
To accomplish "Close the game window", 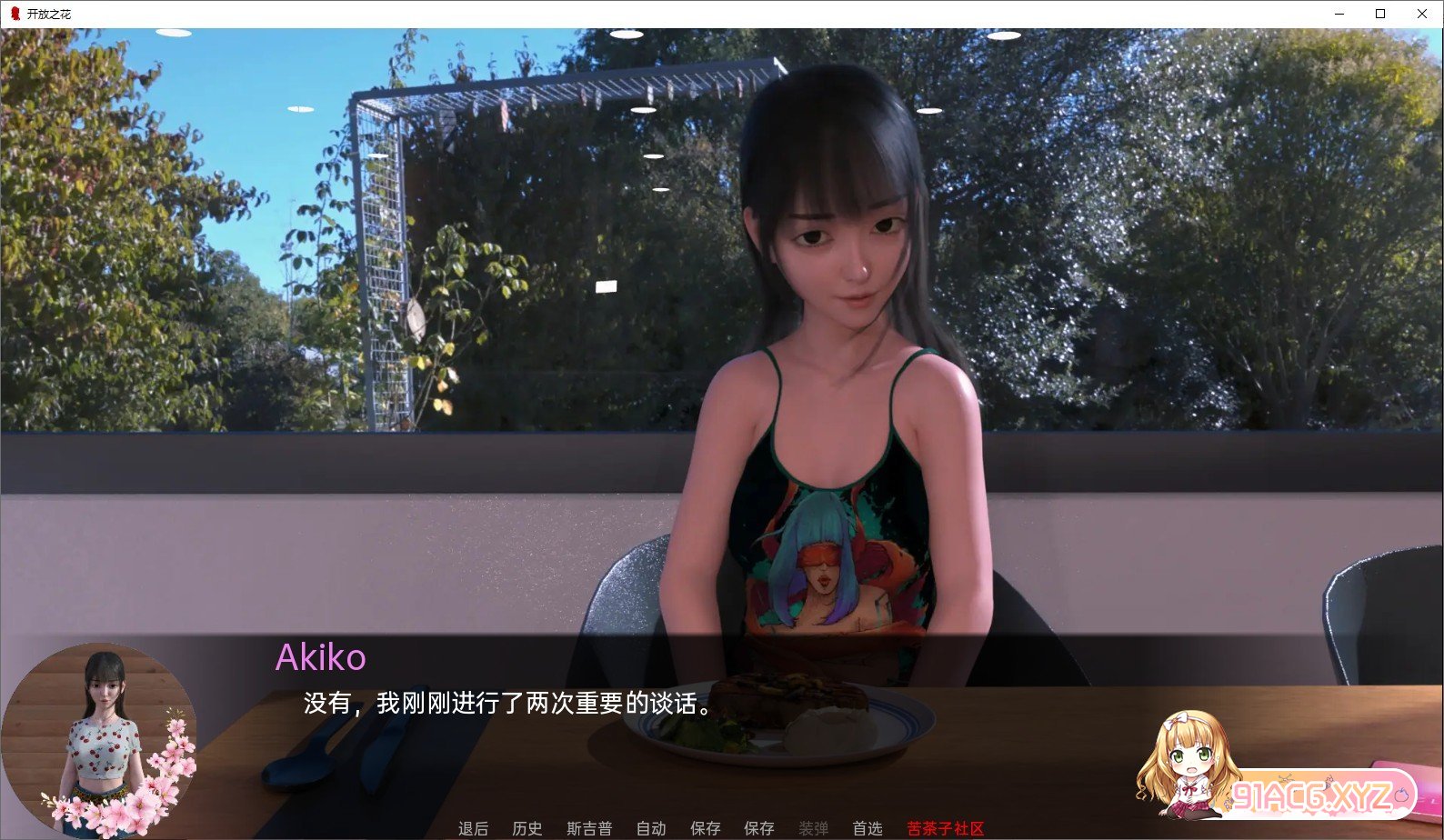I will [x=1422, y=14].
